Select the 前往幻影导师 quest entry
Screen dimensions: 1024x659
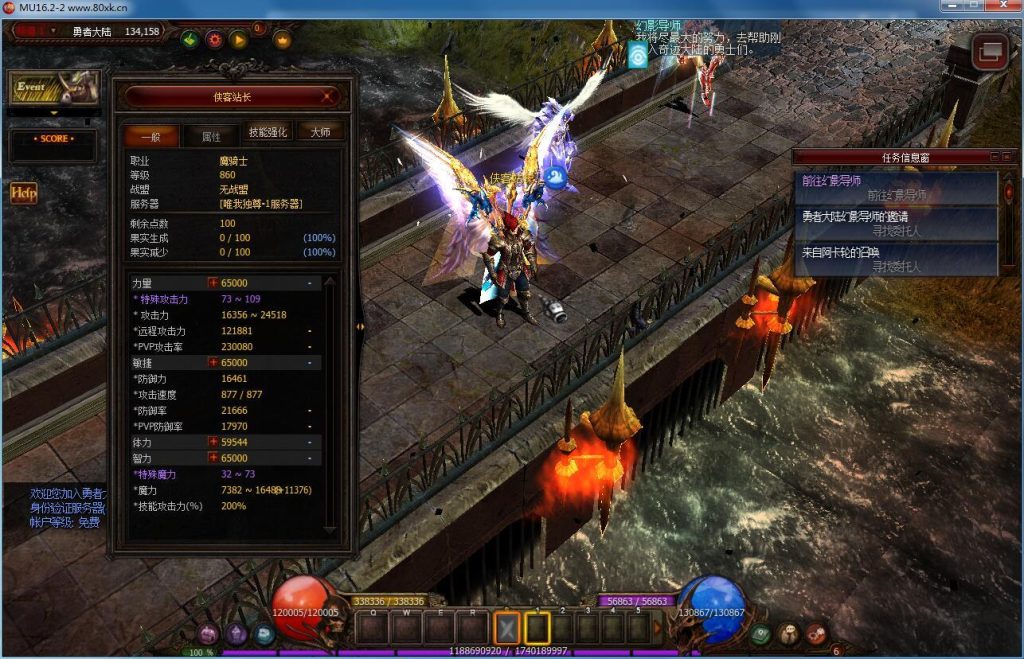(x=896, y=187)
